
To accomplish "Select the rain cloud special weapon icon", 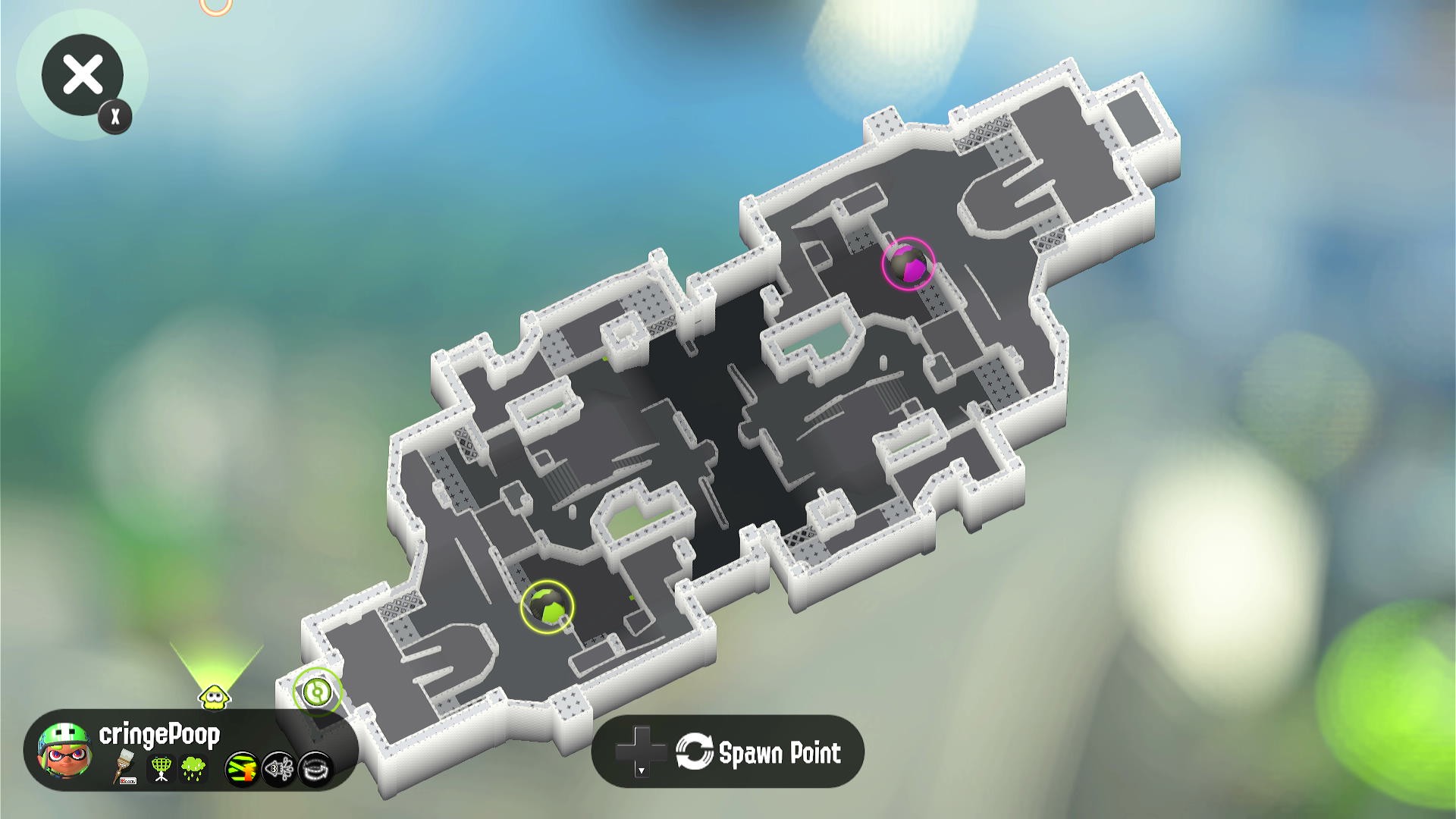I will (193, 769).
